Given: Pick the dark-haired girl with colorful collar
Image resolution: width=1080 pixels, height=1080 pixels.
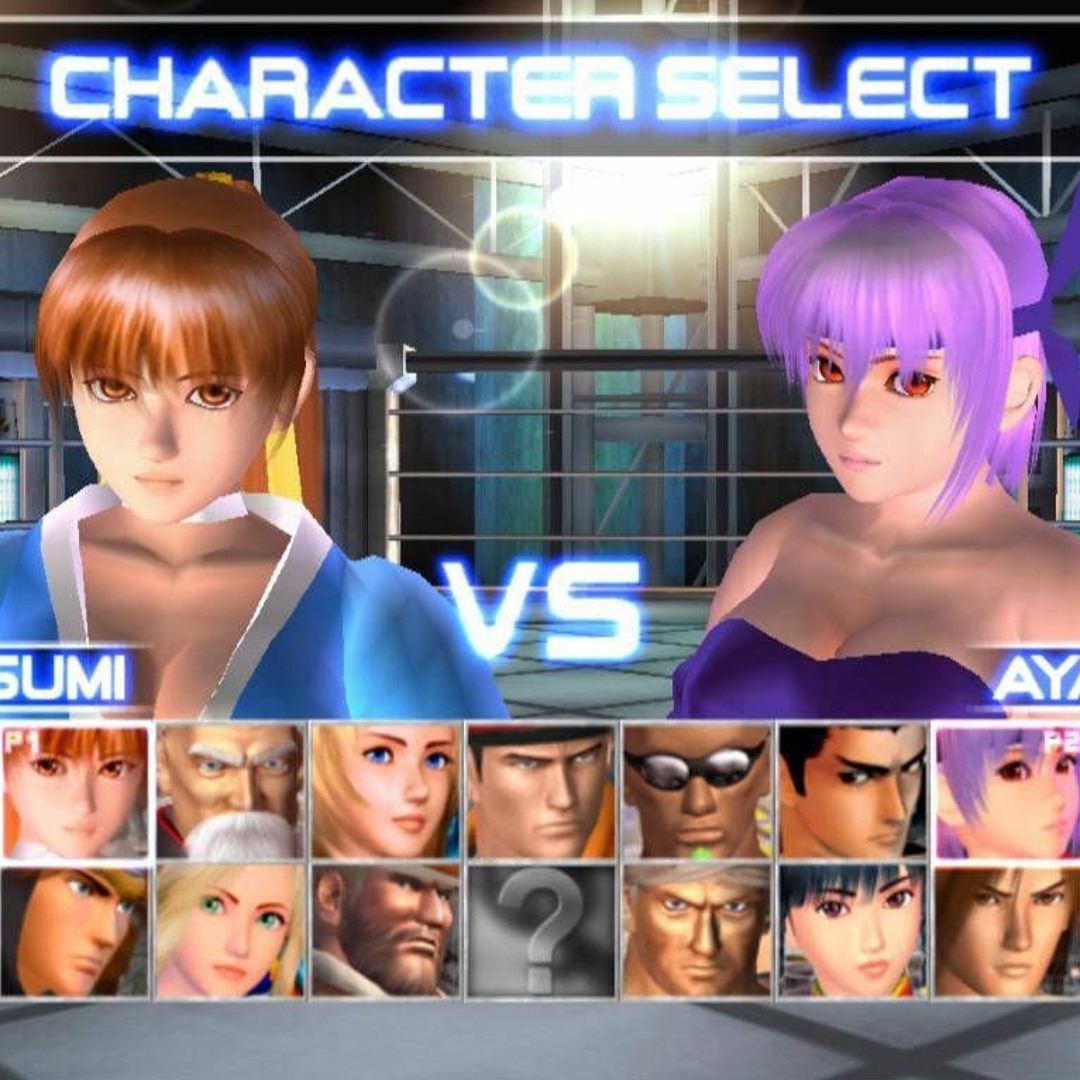Looking at the screenshot, I should pyautogui.click(x=852, y=932).
